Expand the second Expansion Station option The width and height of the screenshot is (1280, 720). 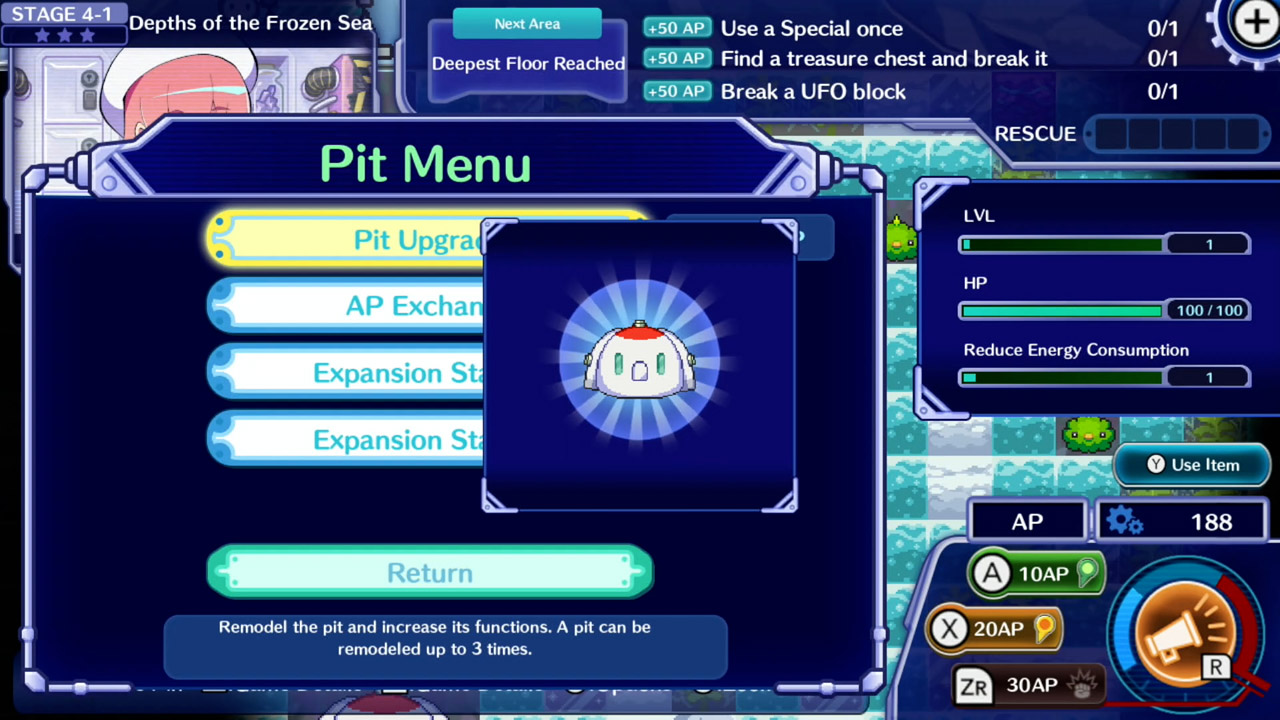coord(400,440)
